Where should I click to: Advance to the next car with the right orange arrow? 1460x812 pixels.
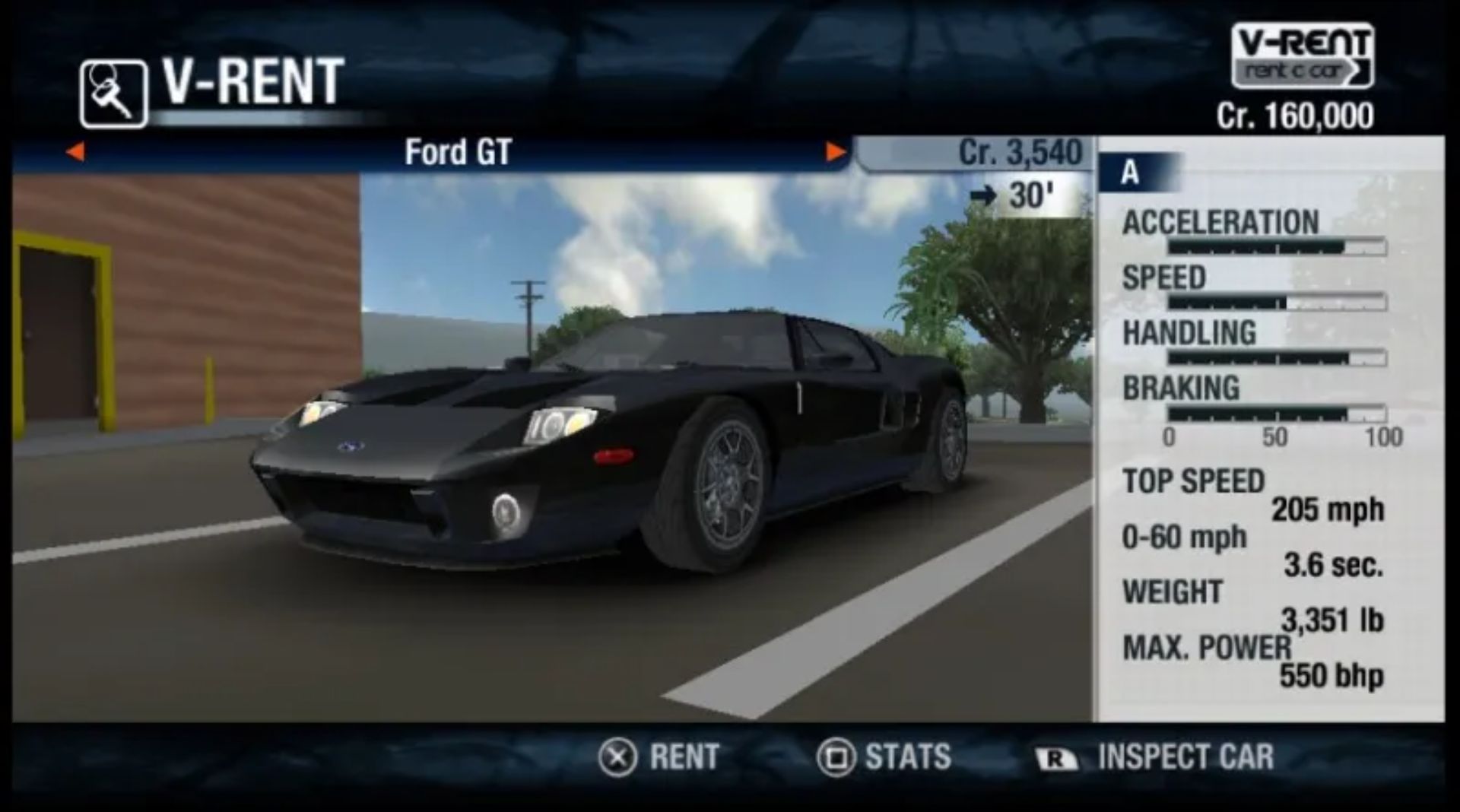point(835,152)
